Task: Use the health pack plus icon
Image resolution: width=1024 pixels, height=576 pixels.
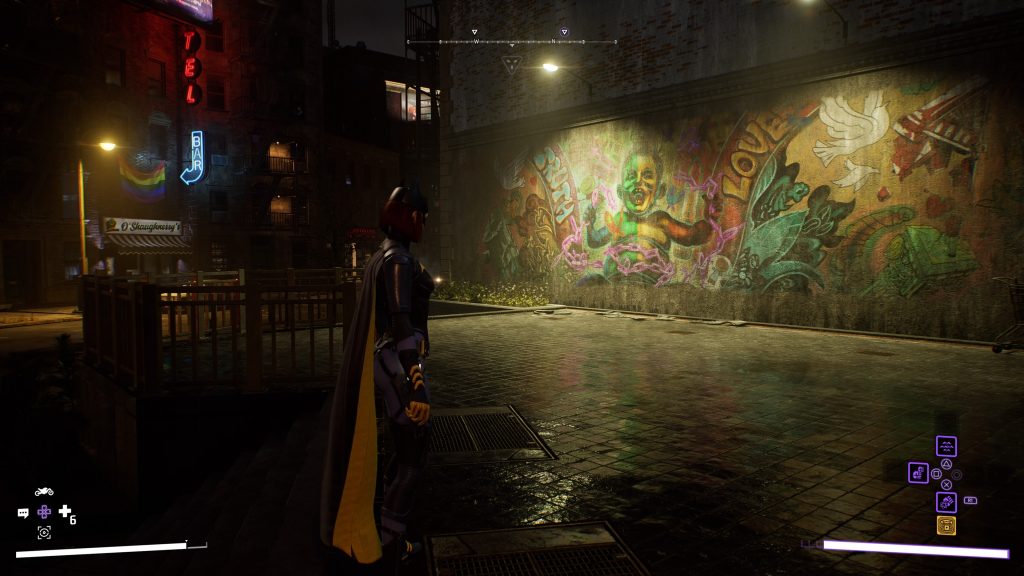Action: coord(65,512)
